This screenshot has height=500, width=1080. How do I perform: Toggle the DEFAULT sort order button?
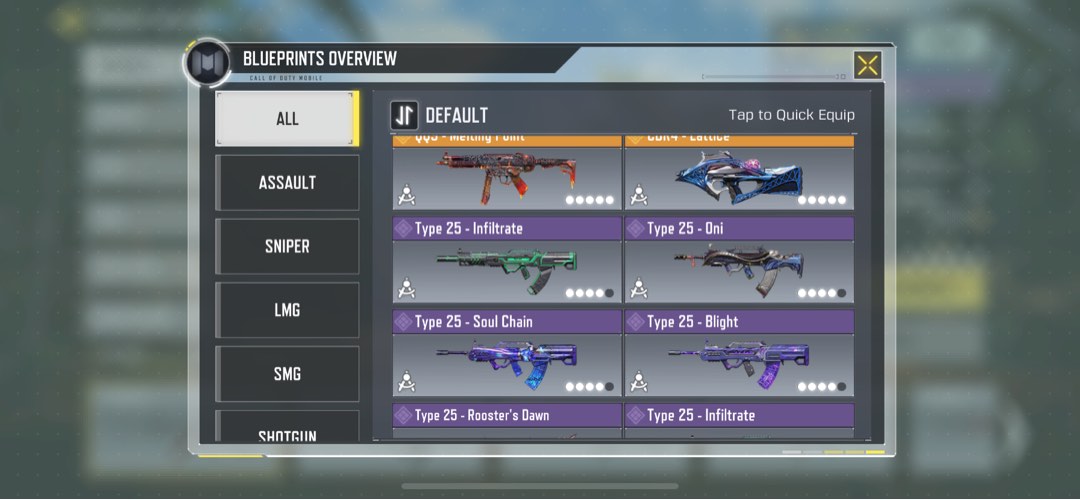405,115
